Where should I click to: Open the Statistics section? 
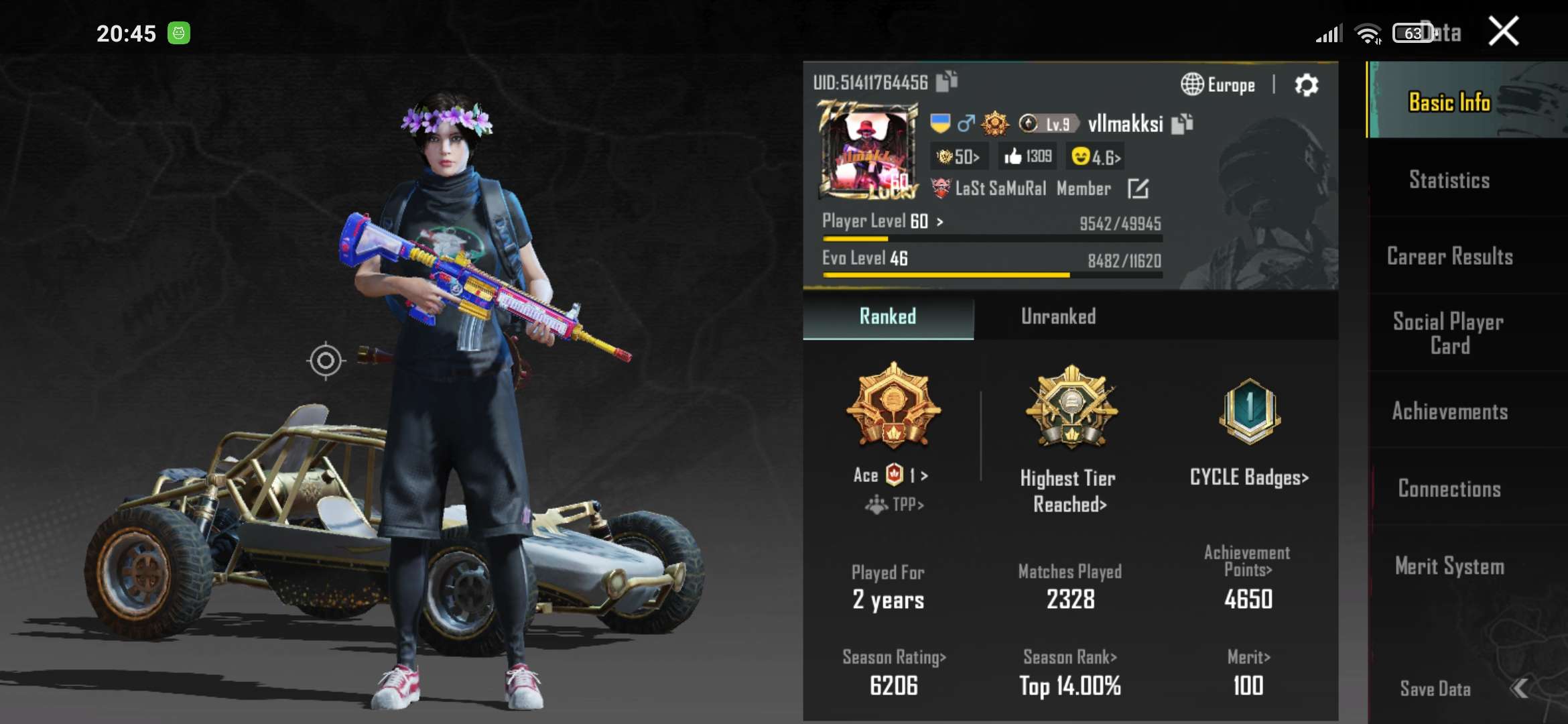[x=1449, y=180]
